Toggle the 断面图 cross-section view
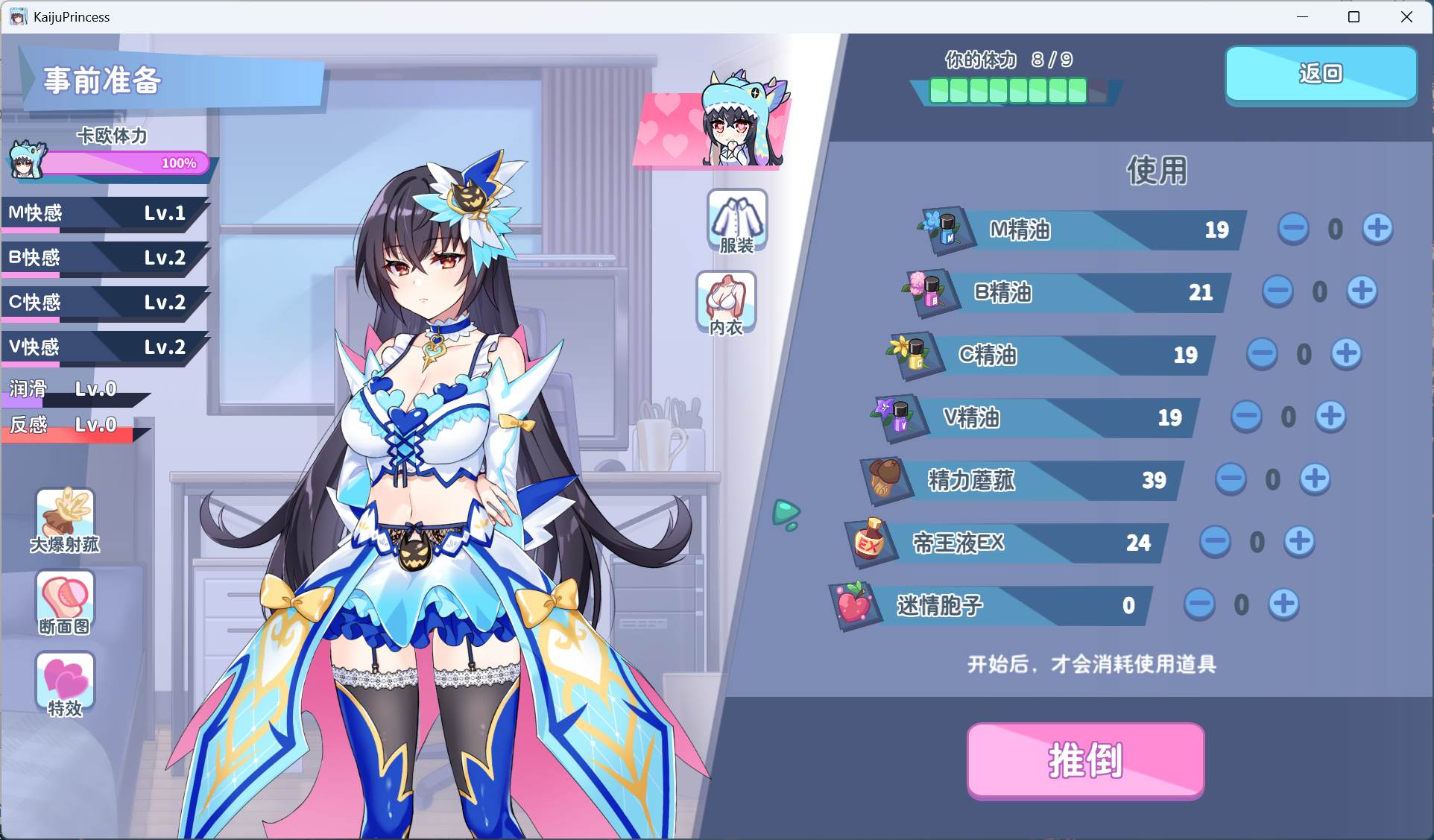The width and height of the screenshot is (1434, 840). coord(66,603)
